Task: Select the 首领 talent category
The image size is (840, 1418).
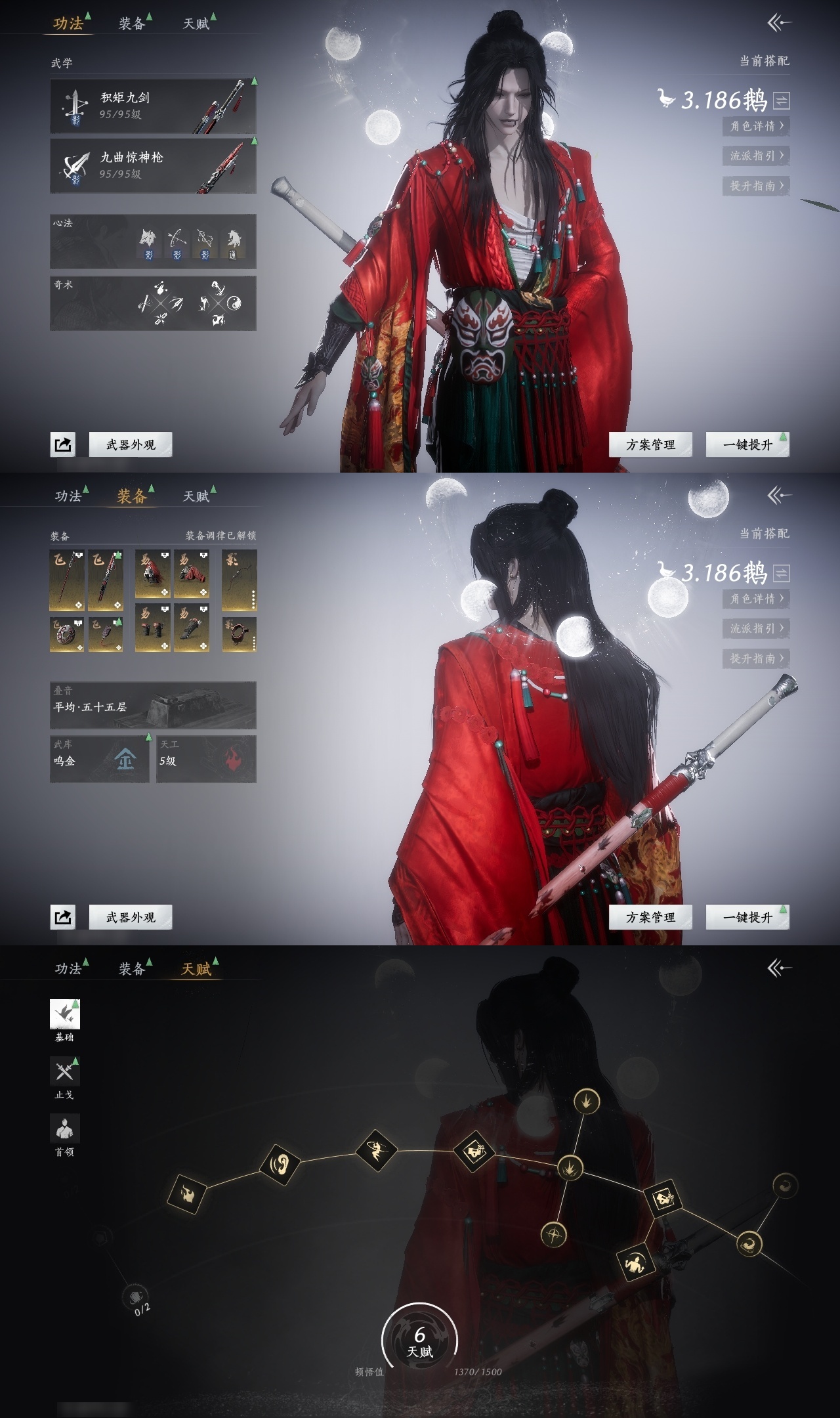Action: tap(64, 1129)
